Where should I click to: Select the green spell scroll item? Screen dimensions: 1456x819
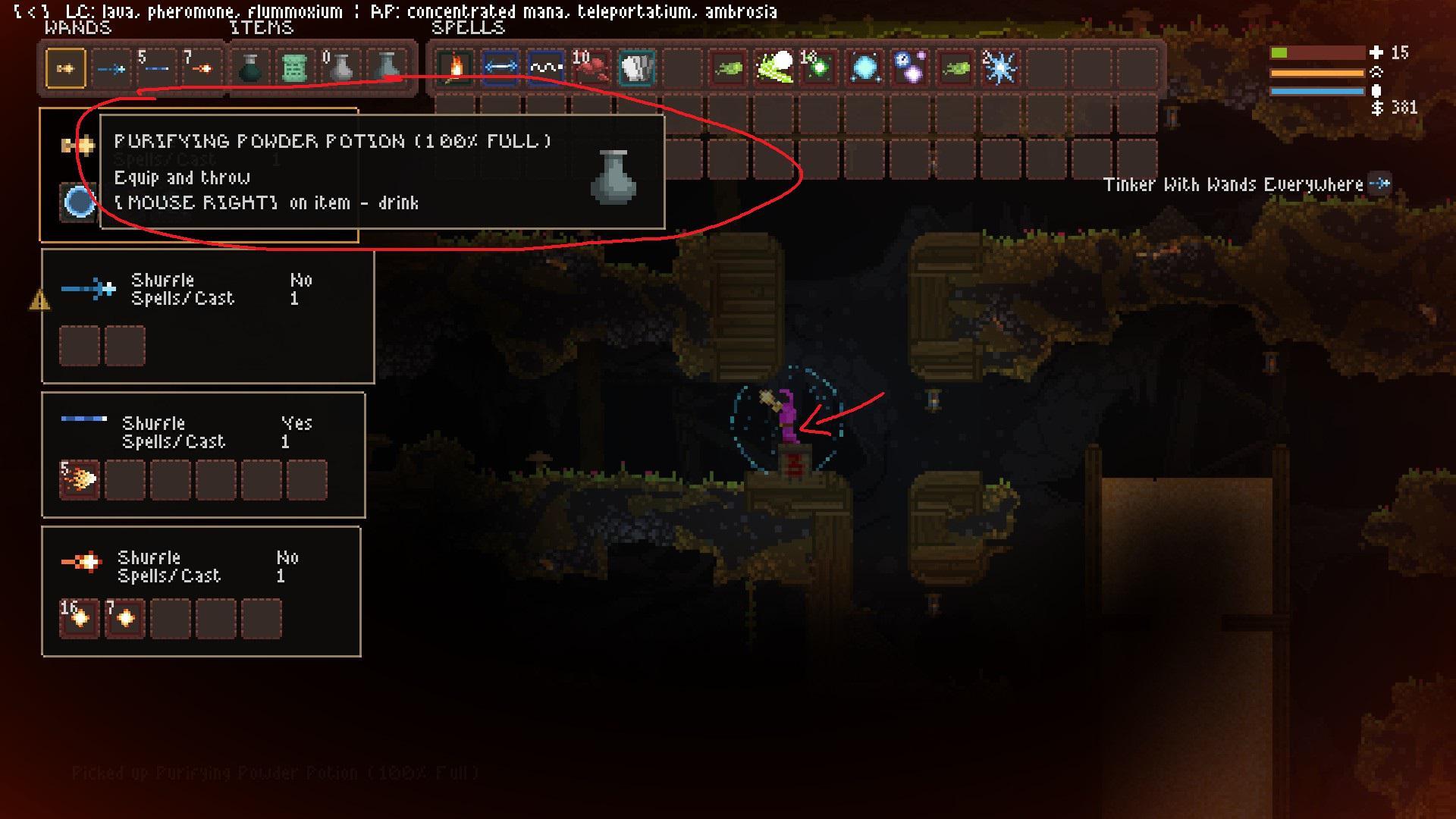296,67
